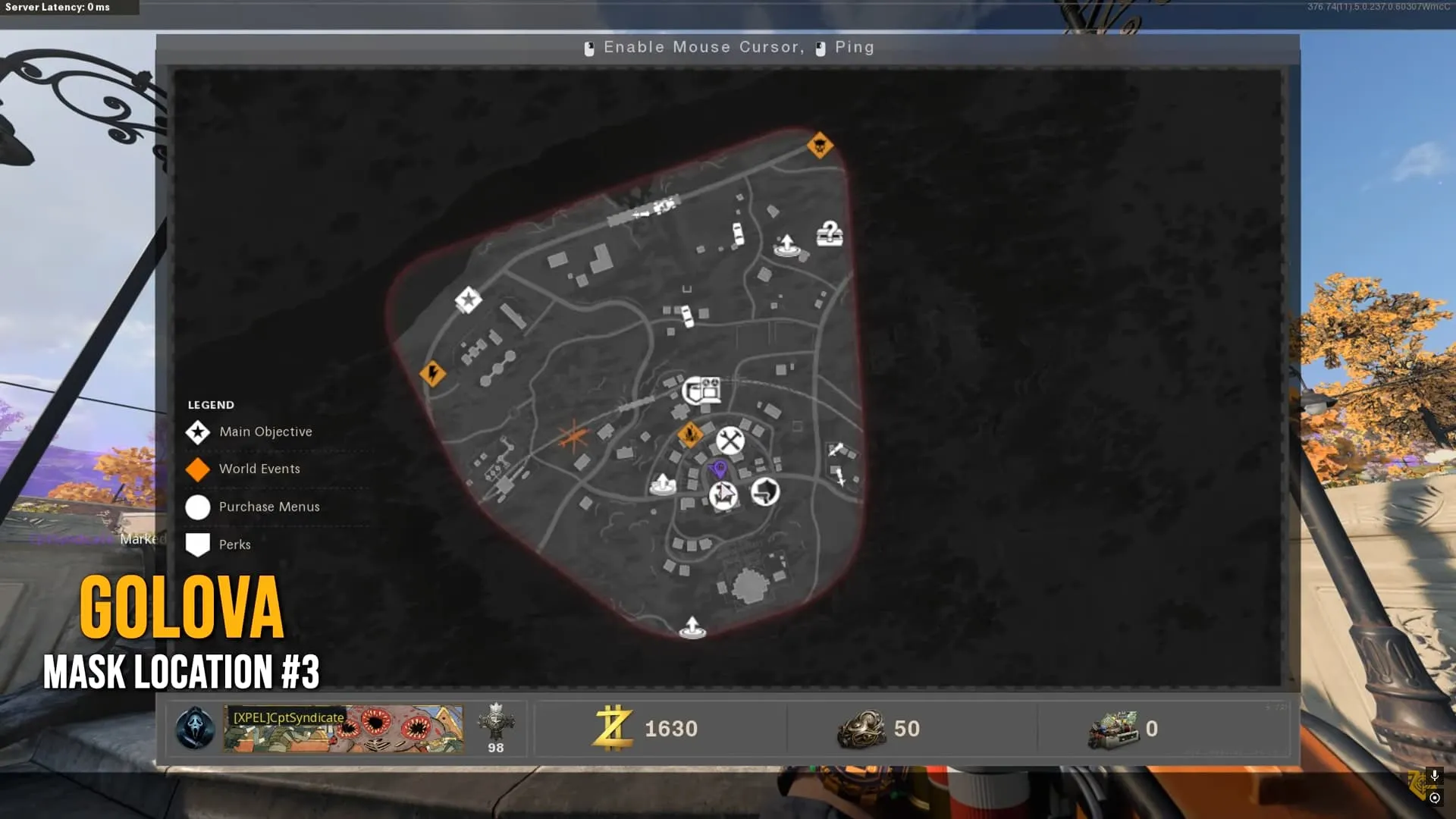Click the microphone icon in the corner
Screen dimensions: 1456x819
pyautogui.click(x=1434, y=775)
